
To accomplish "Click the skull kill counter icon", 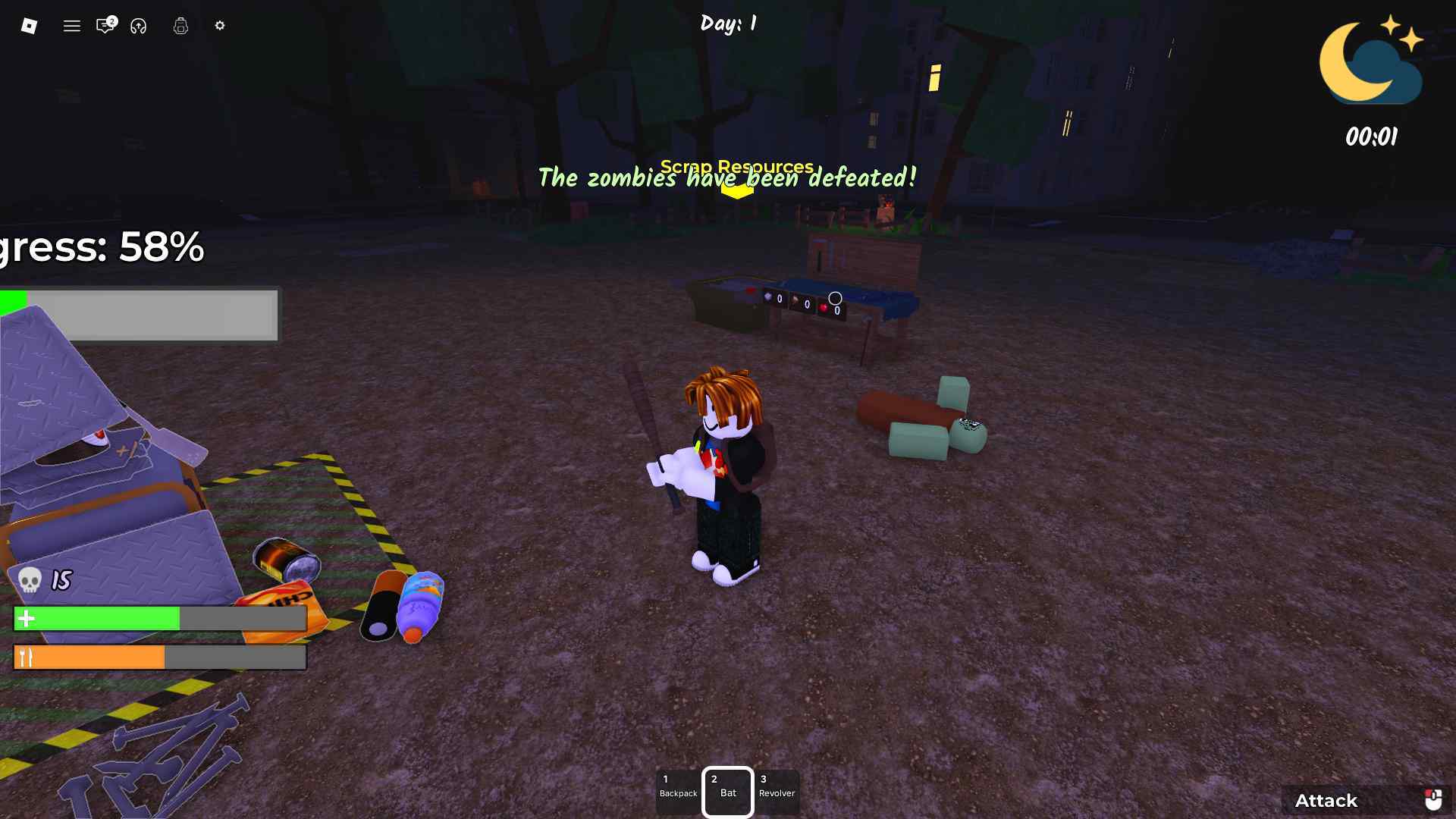I will tap(29, 582).
